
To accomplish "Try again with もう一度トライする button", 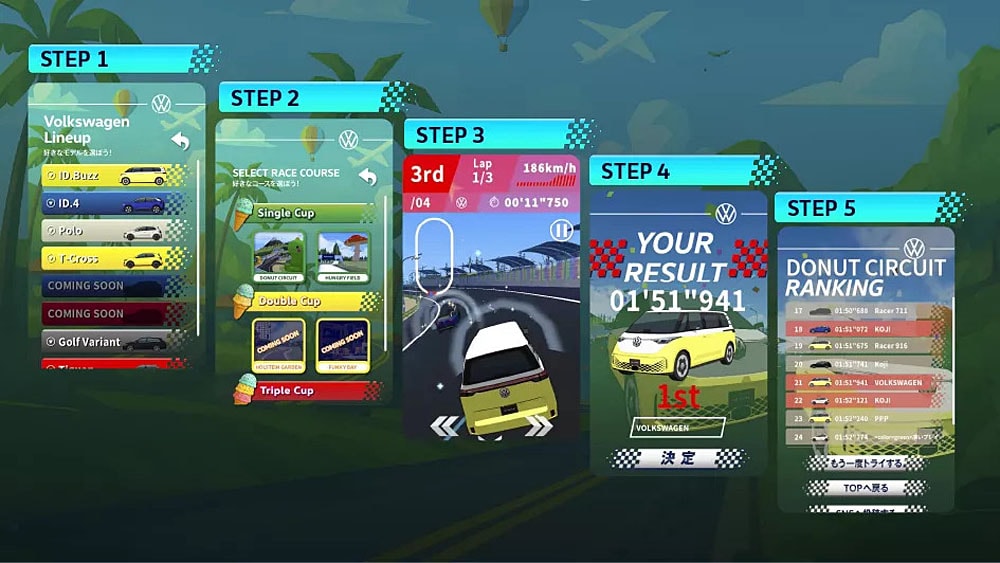I will [866, 463].
